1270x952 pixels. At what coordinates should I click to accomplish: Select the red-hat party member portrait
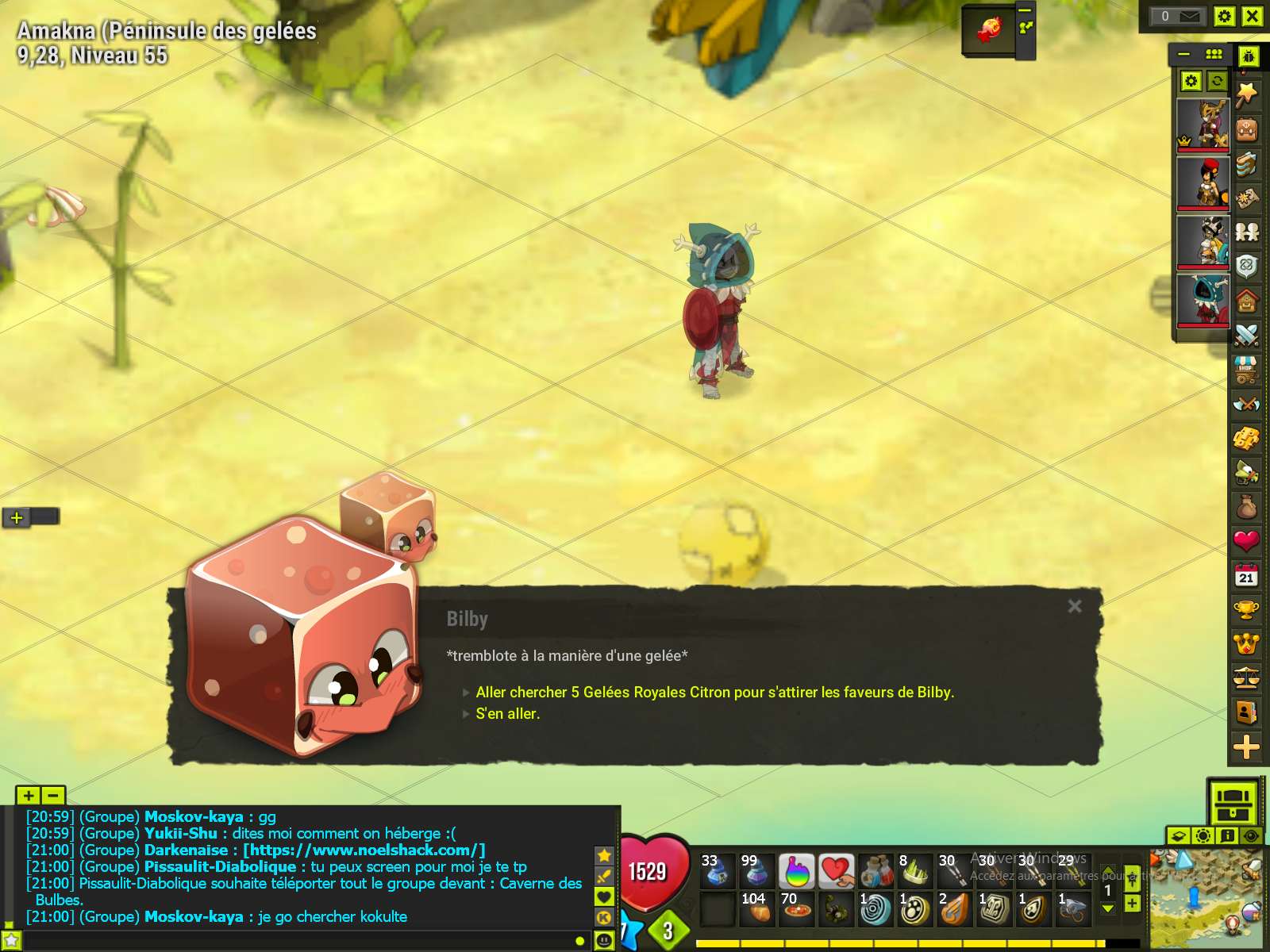pos(1203,182)
